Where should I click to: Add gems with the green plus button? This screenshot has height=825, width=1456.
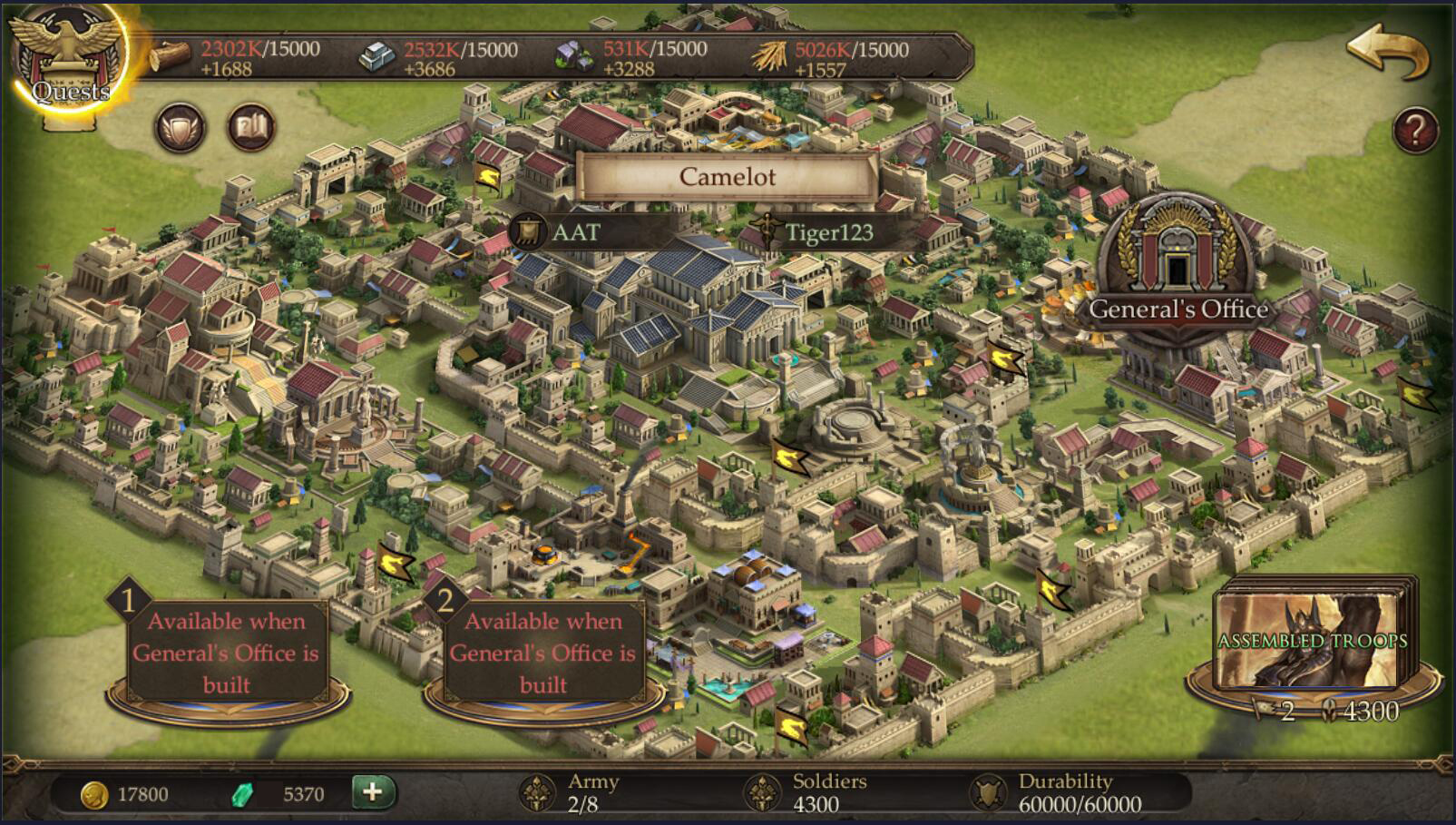pyautogui.click(x=373, y=792)
